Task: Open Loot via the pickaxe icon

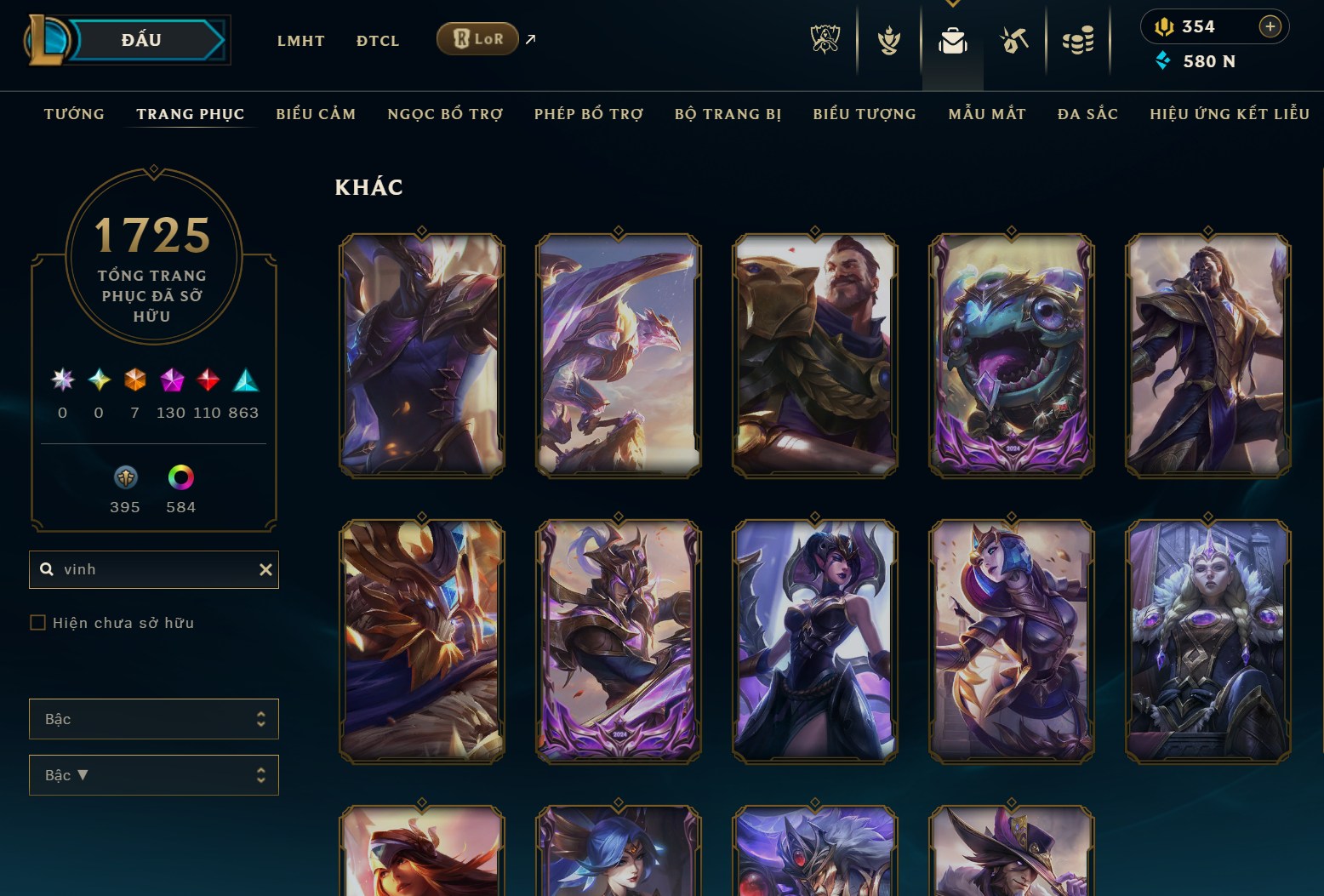Action: coord(1014,39)
